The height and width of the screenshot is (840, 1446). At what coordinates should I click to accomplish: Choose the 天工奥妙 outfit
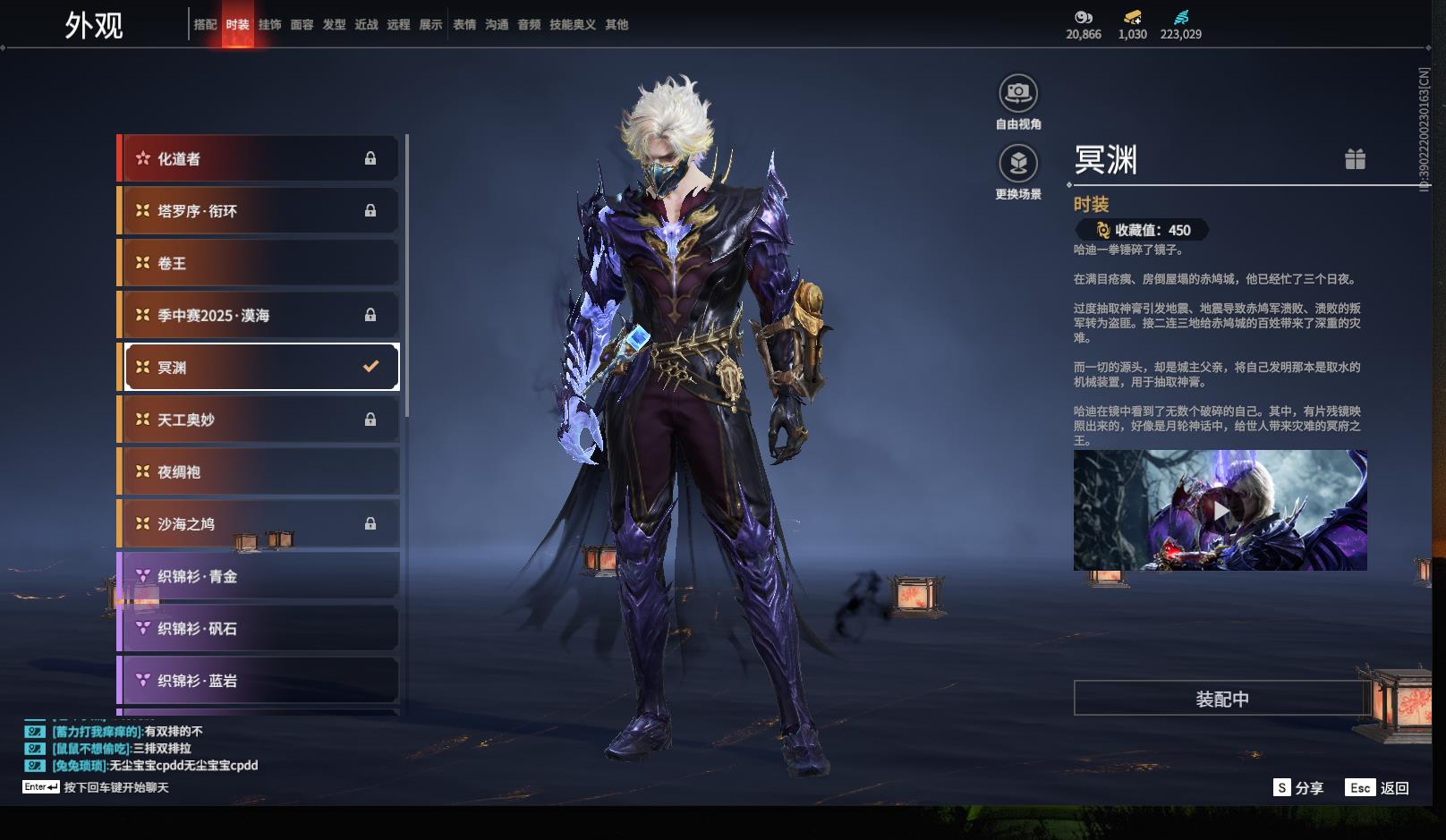(x=259, y=420)
